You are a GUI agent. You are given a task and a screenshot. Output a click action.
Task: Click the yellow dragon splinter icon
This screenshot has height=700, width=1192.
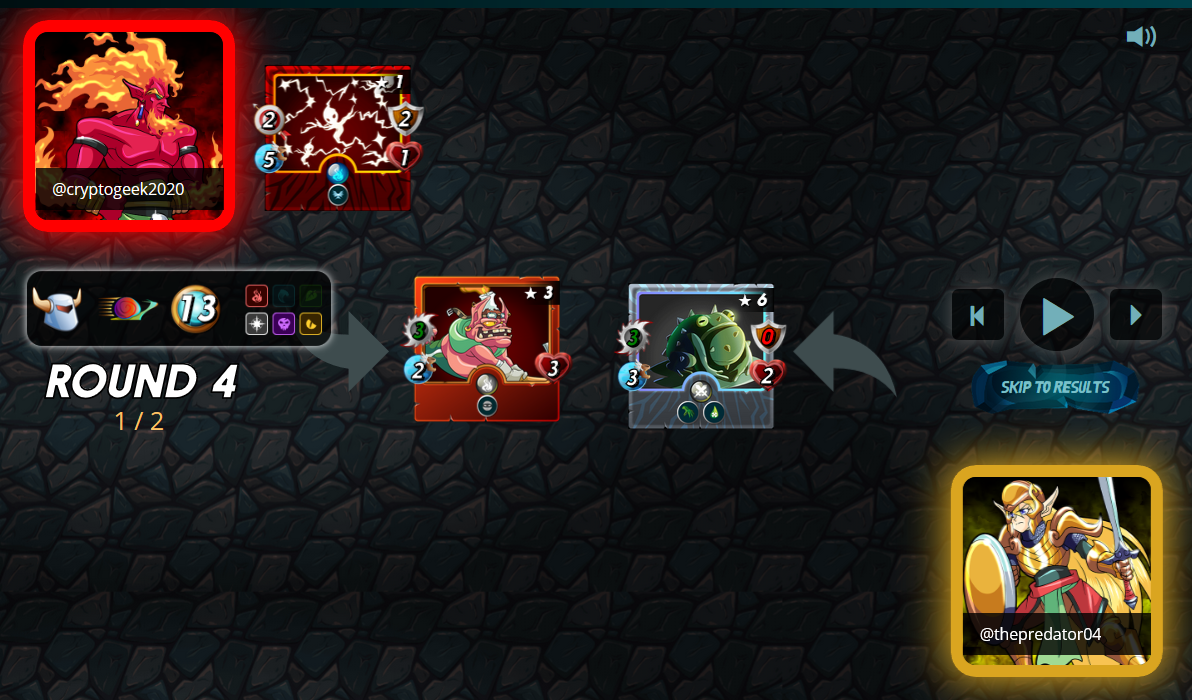point(310,324)
